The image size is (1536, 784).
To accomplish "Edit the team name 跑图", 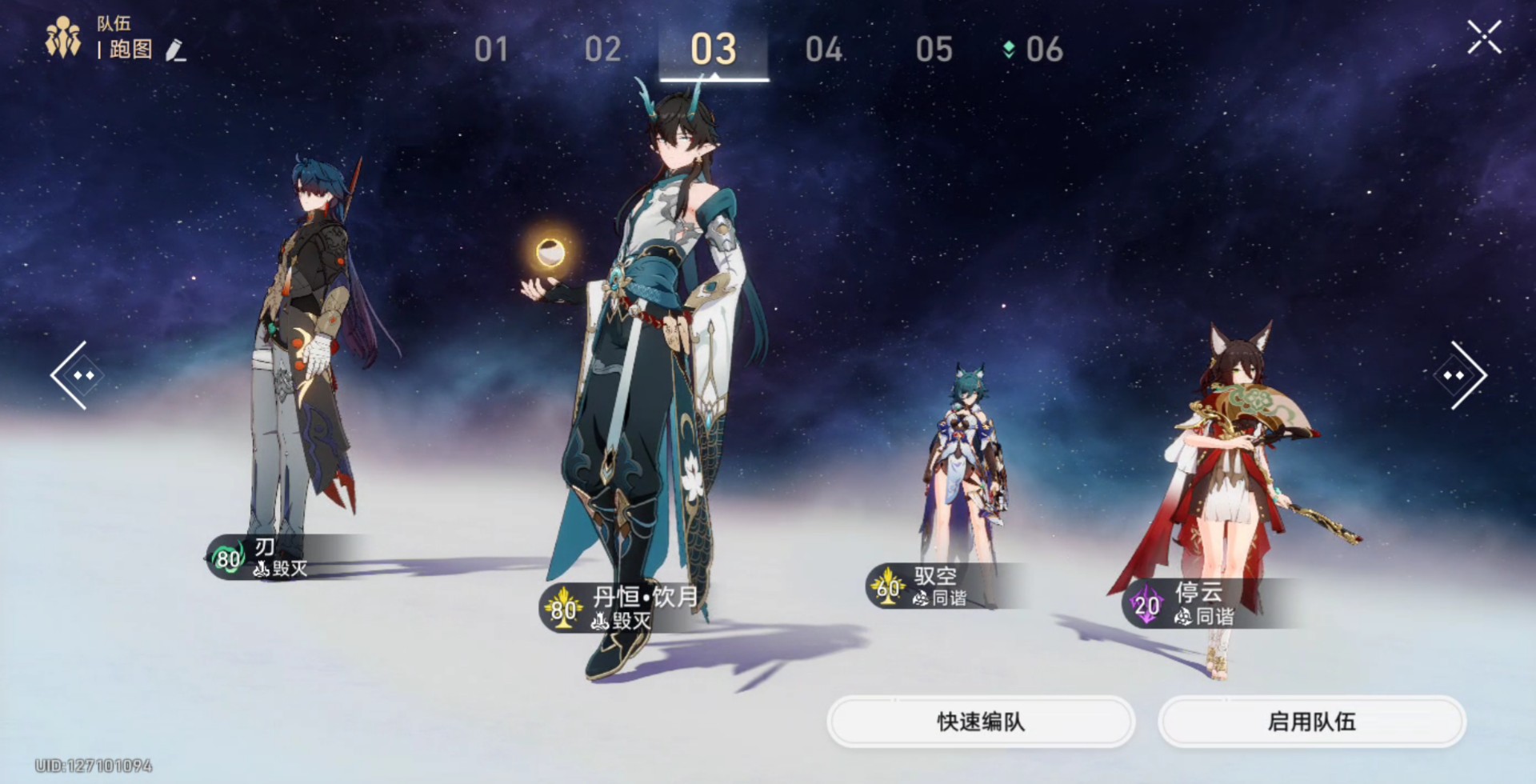I will tap(175, 50).
